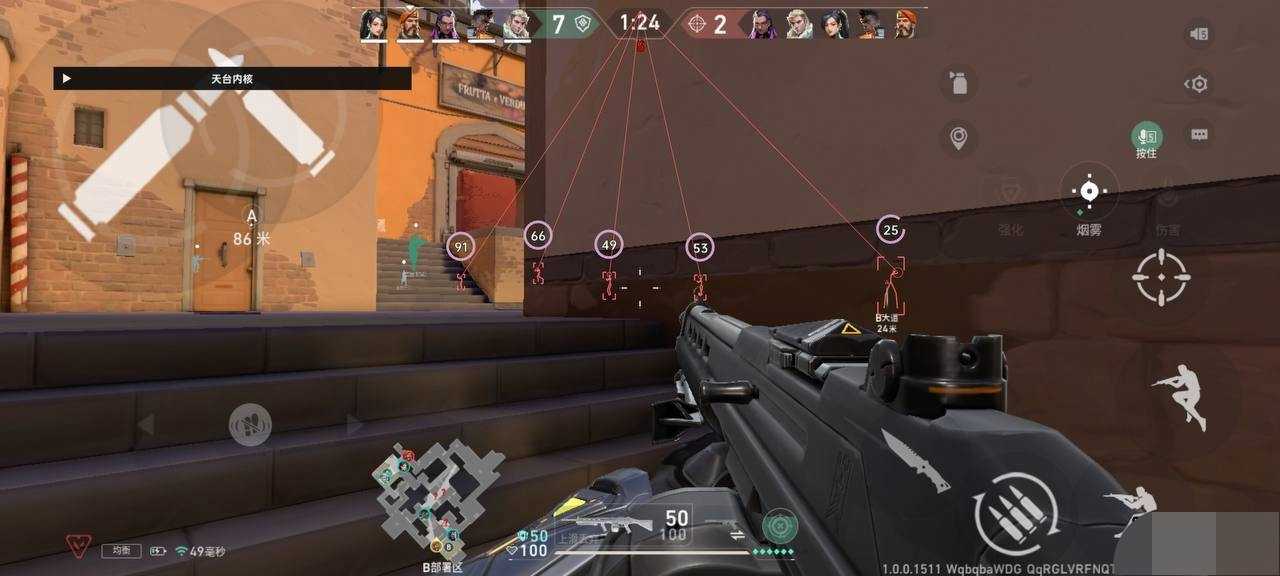Aim down sights with the crosshair button

click(x=1161, y=277)
